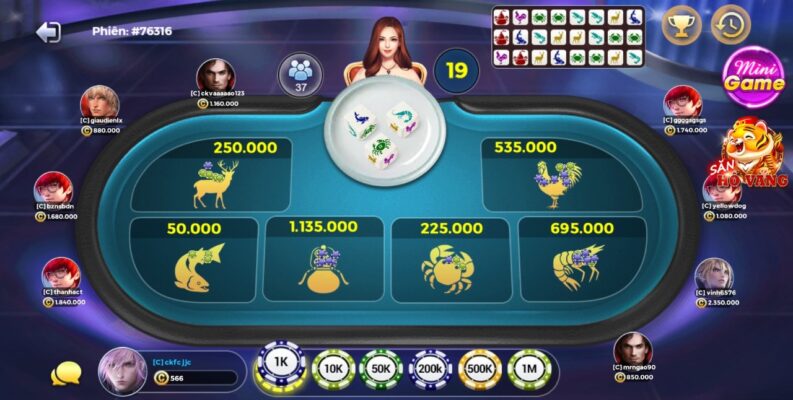Open the round history clock
The height and width of the screenshot is (400, 793).
pos(731,25)
